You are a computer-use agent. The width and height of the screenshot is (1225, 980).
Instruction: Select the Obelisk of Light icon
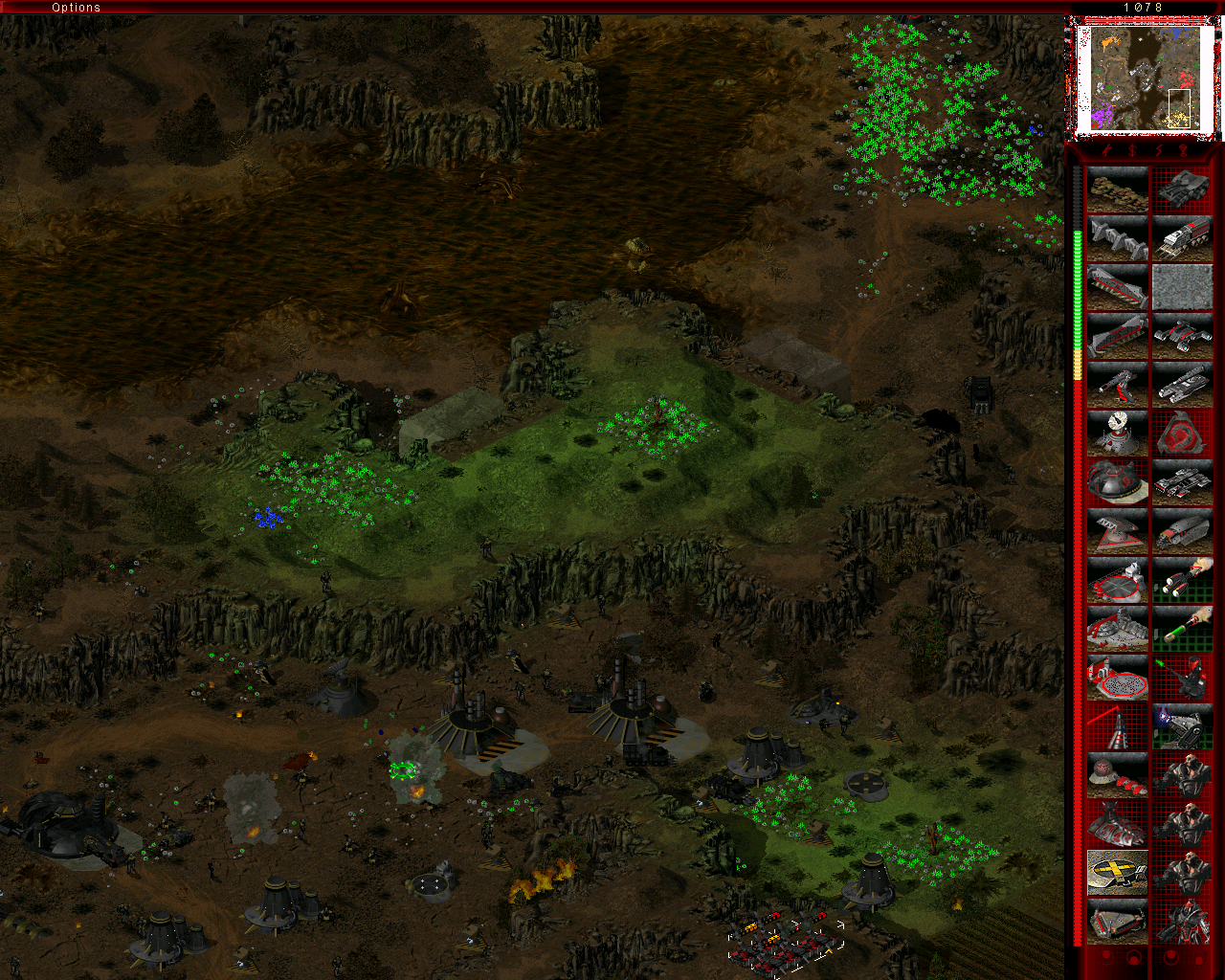tap(1117, 726)
